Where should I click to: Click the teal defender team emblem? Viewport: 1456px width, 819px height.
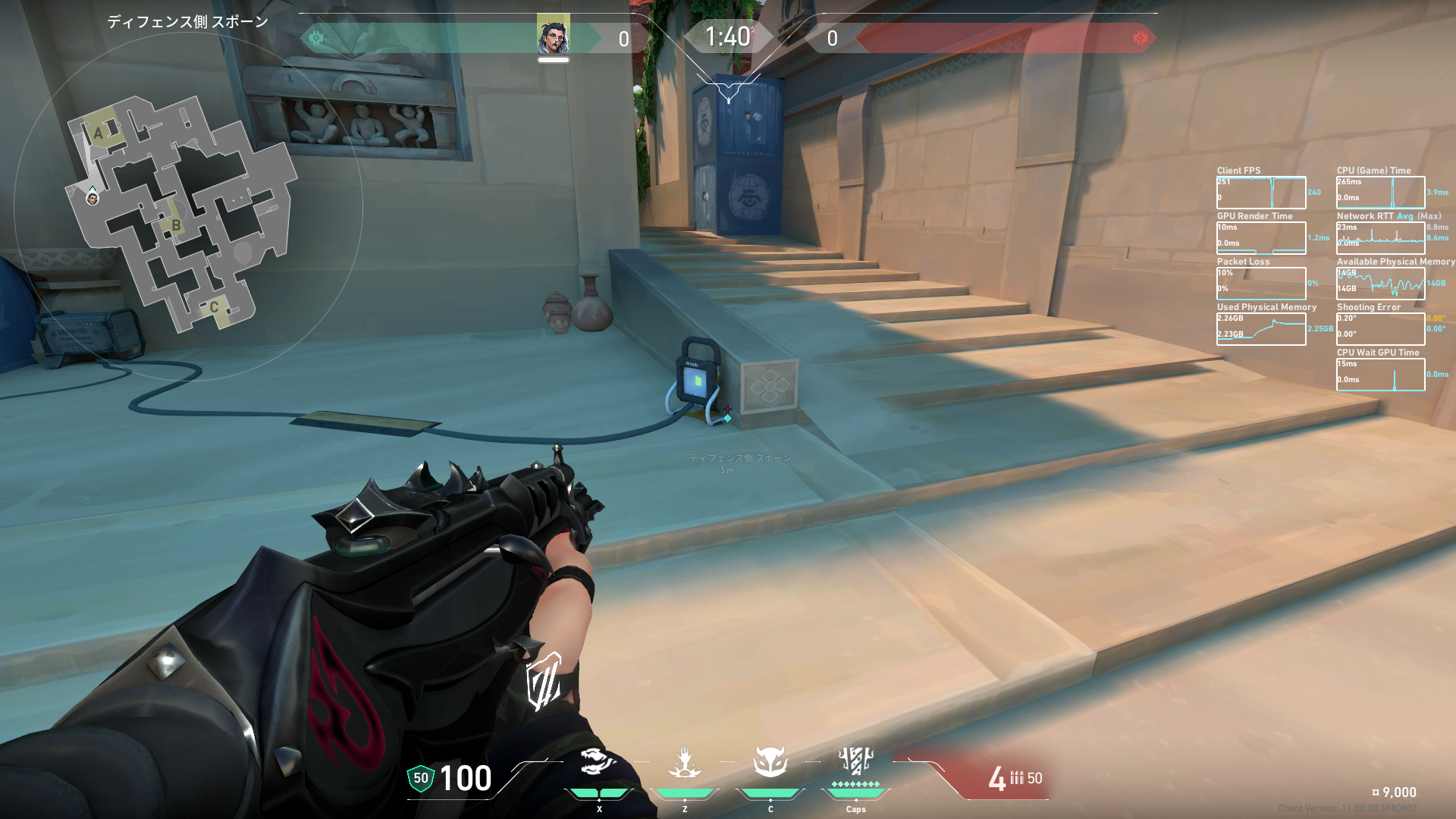coord(316,38)
